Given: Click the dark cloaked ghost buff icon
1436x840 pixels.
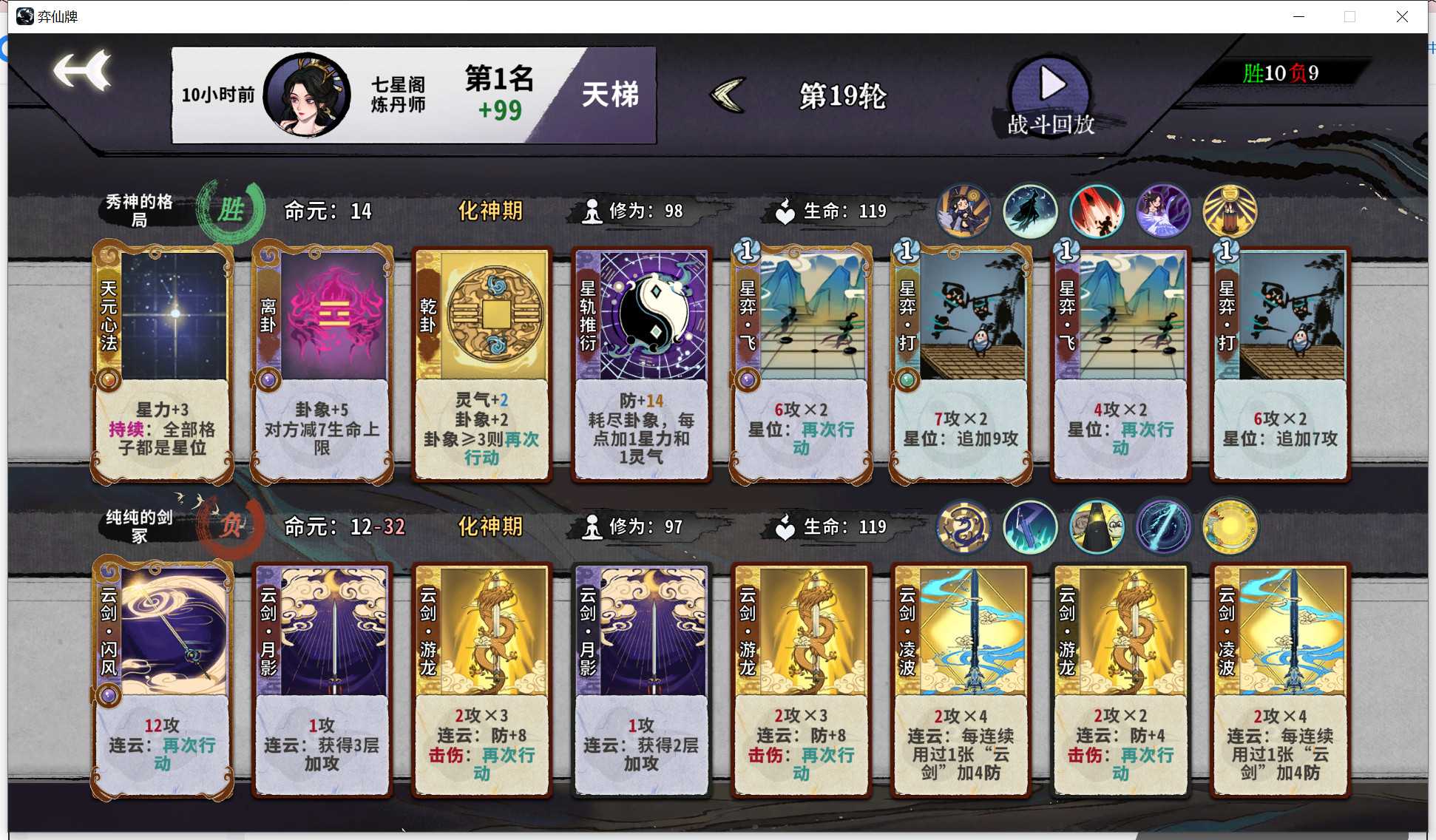Looking at the screenshot, I should pos(1030,211).
